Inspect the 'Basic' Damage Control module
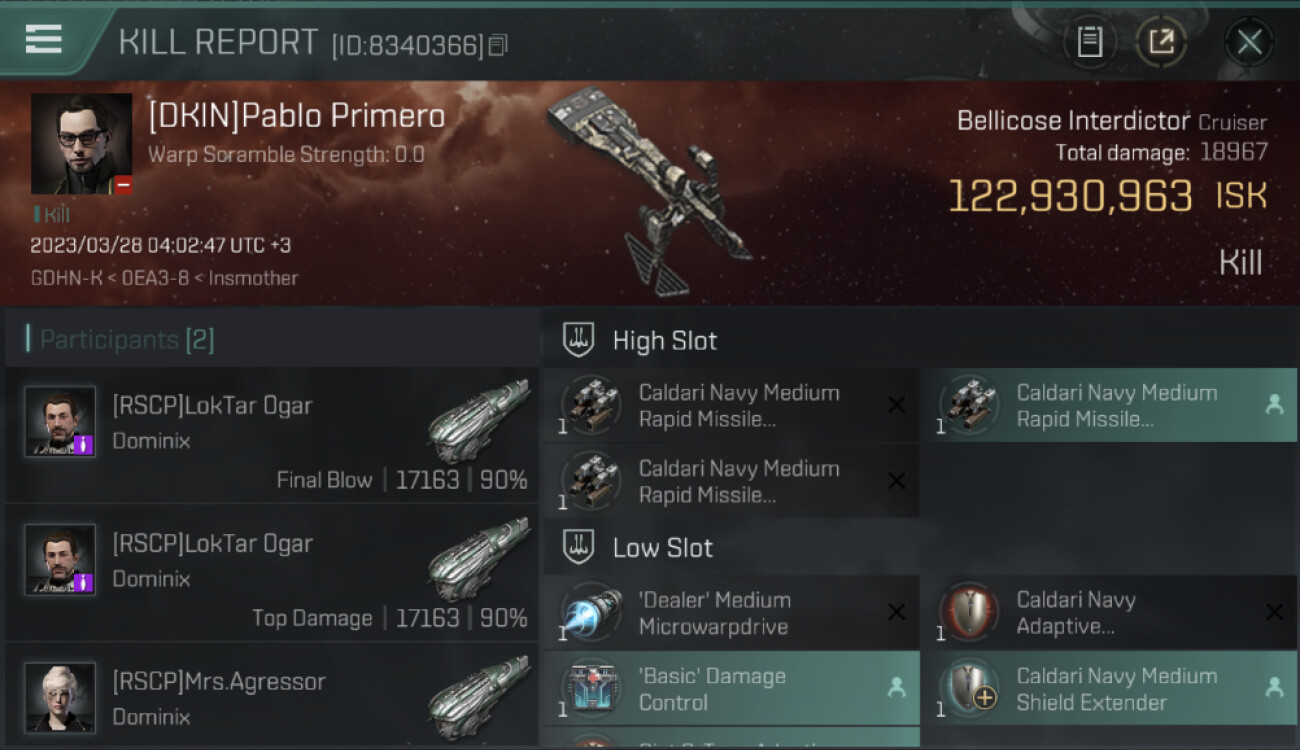The height and width of the screenshot is (750, 1300). click(x=731, y=689)
